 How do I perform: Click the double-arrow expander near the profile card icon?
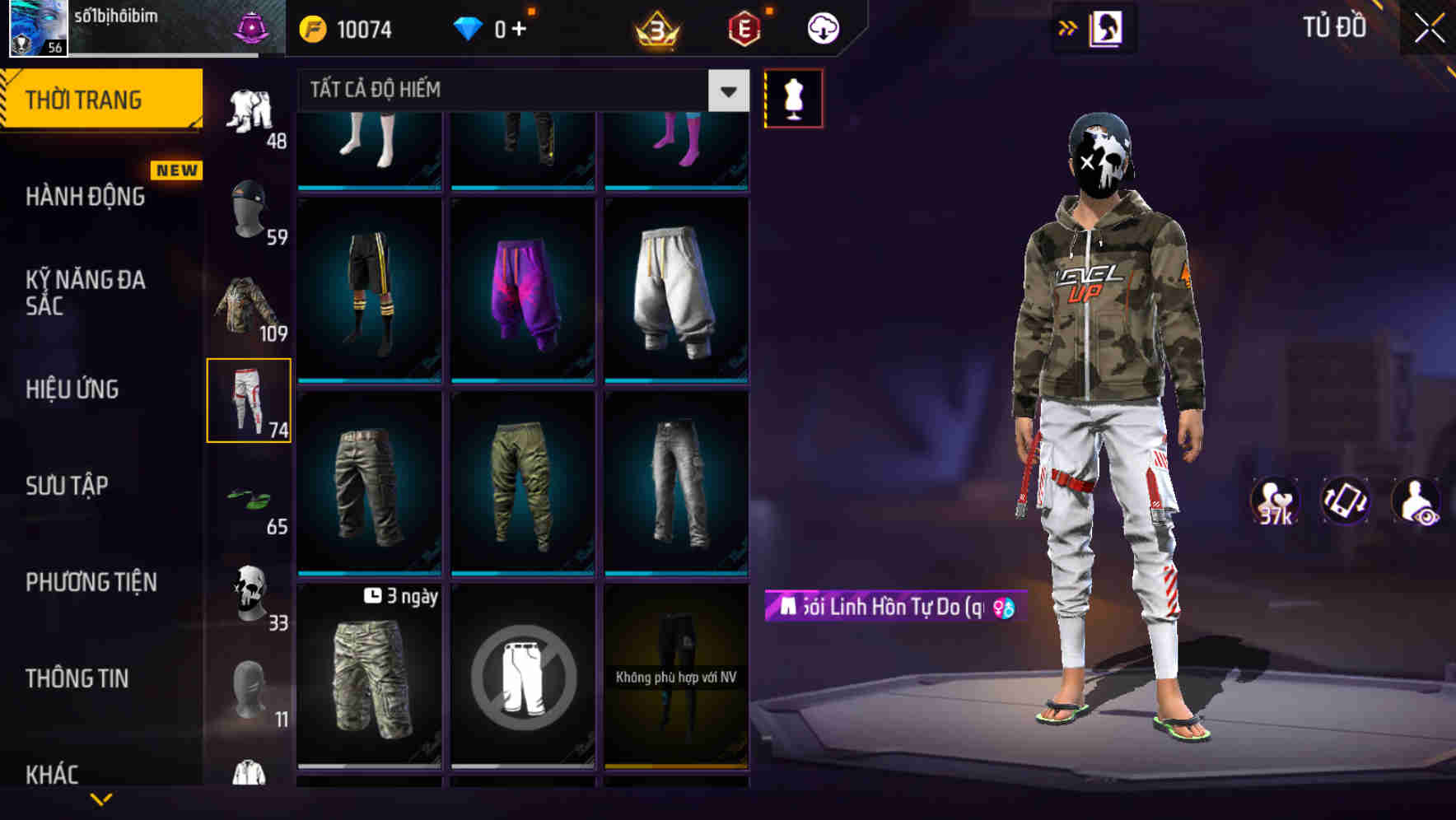pyautogui.click(x=1068, y=27)
